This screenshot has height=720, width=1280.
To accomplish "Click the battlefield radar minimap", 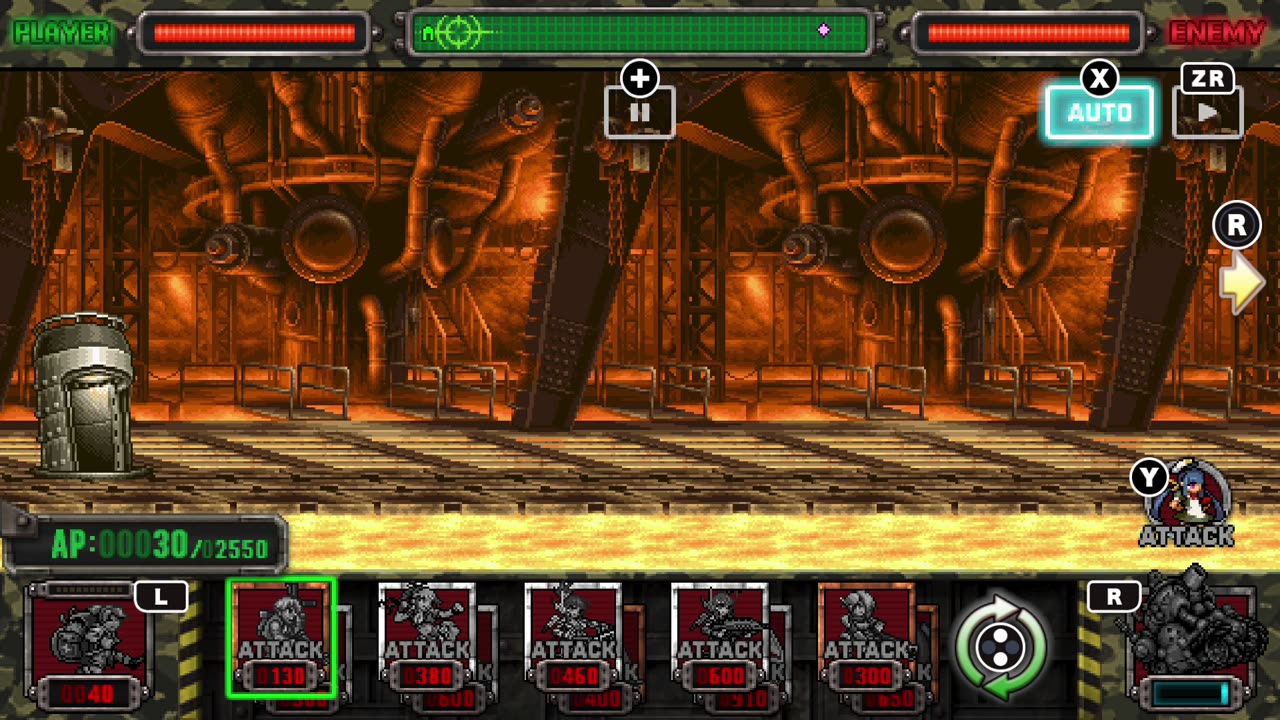I will (640, 33).
